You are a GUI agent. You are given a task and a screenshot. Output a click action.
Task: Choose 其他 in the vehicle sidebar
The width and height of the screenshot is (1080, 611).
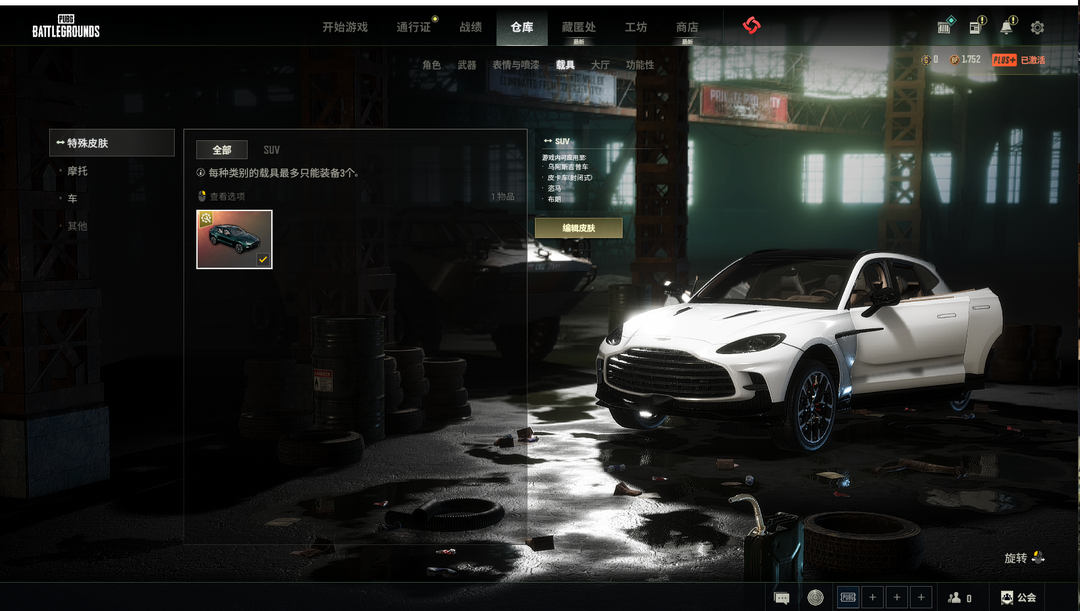click(77, 226)
